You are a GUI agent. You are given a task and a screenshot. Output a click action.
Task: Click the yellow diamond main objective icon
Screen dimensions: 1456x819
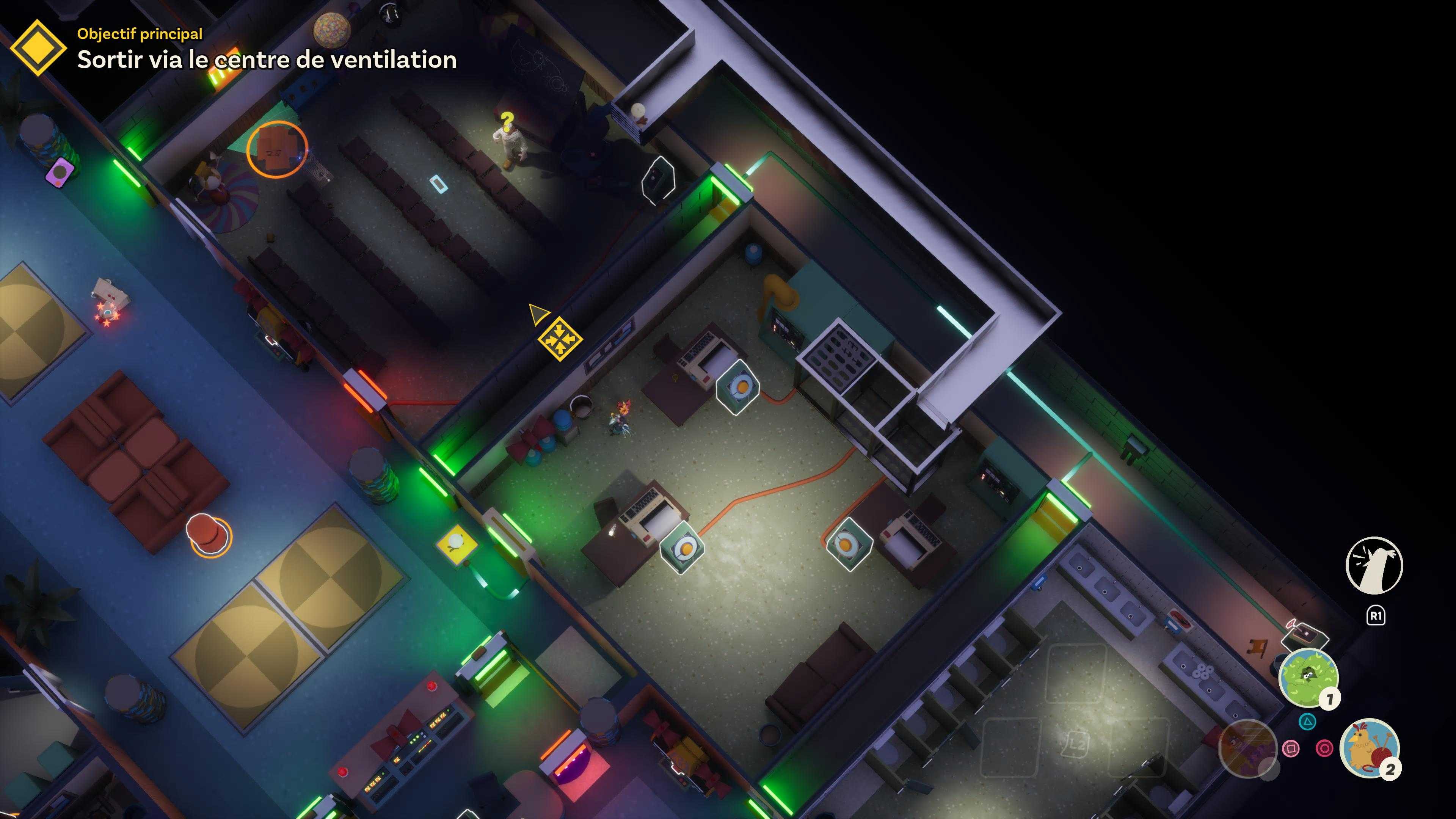pos(38,47)
